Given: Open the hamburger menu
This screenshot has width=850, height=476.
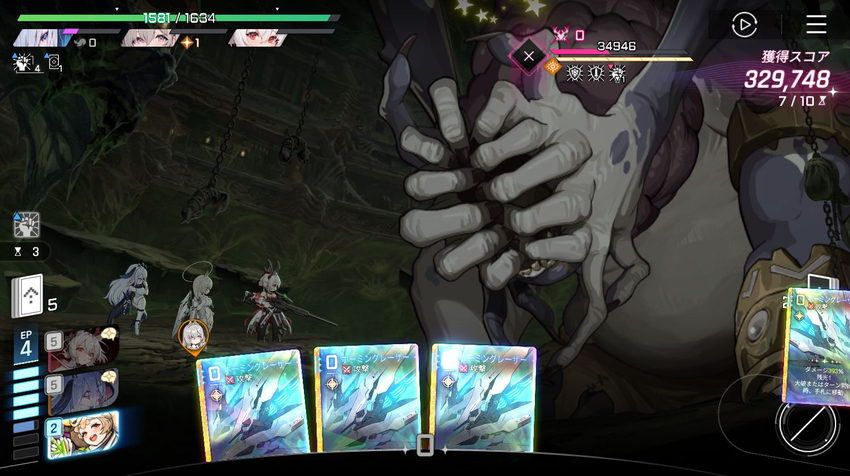Looking at the screenshot, I should pos(816,25).
